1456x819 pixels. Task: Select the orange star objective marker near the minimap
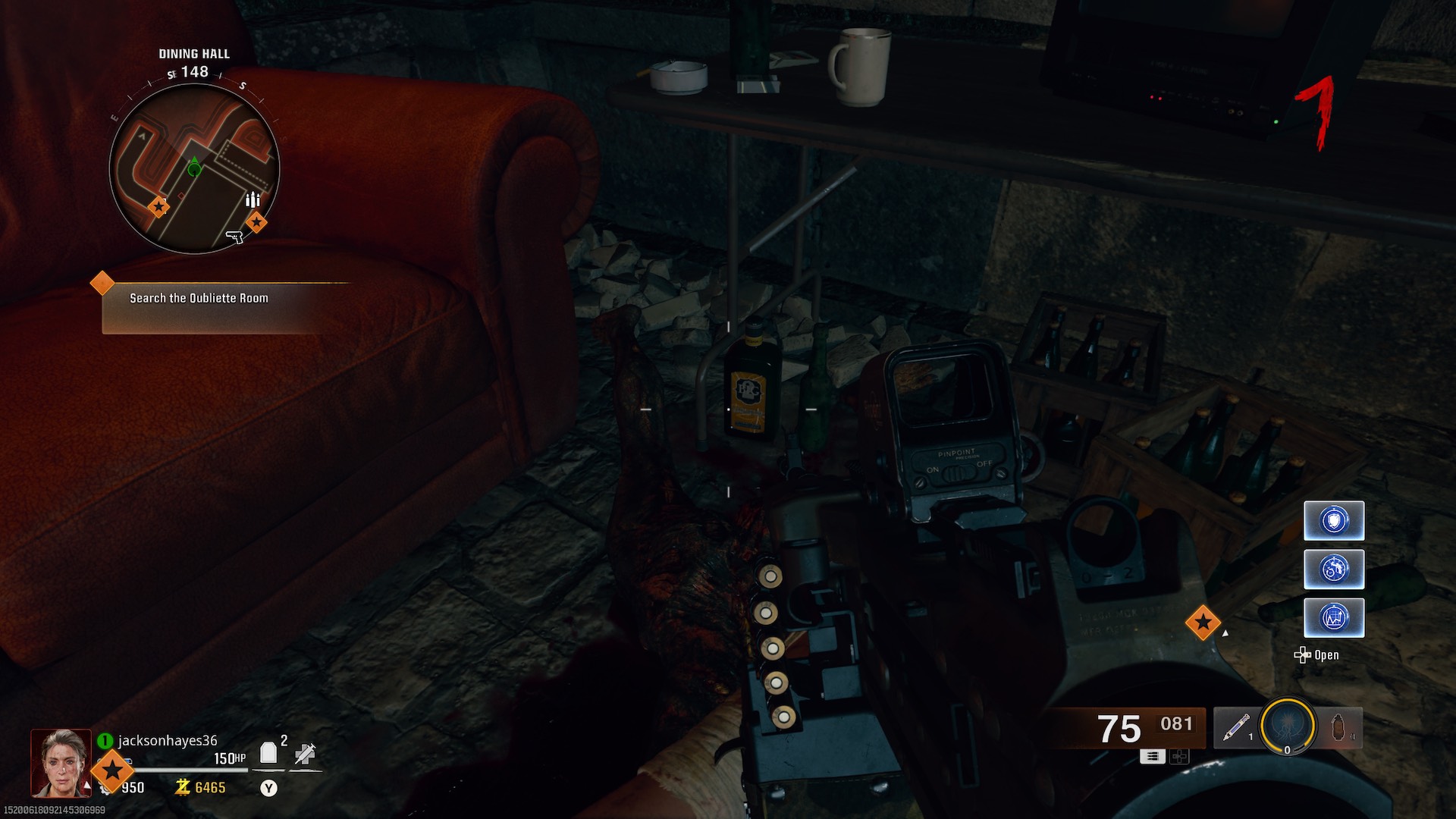click(256, 221)
